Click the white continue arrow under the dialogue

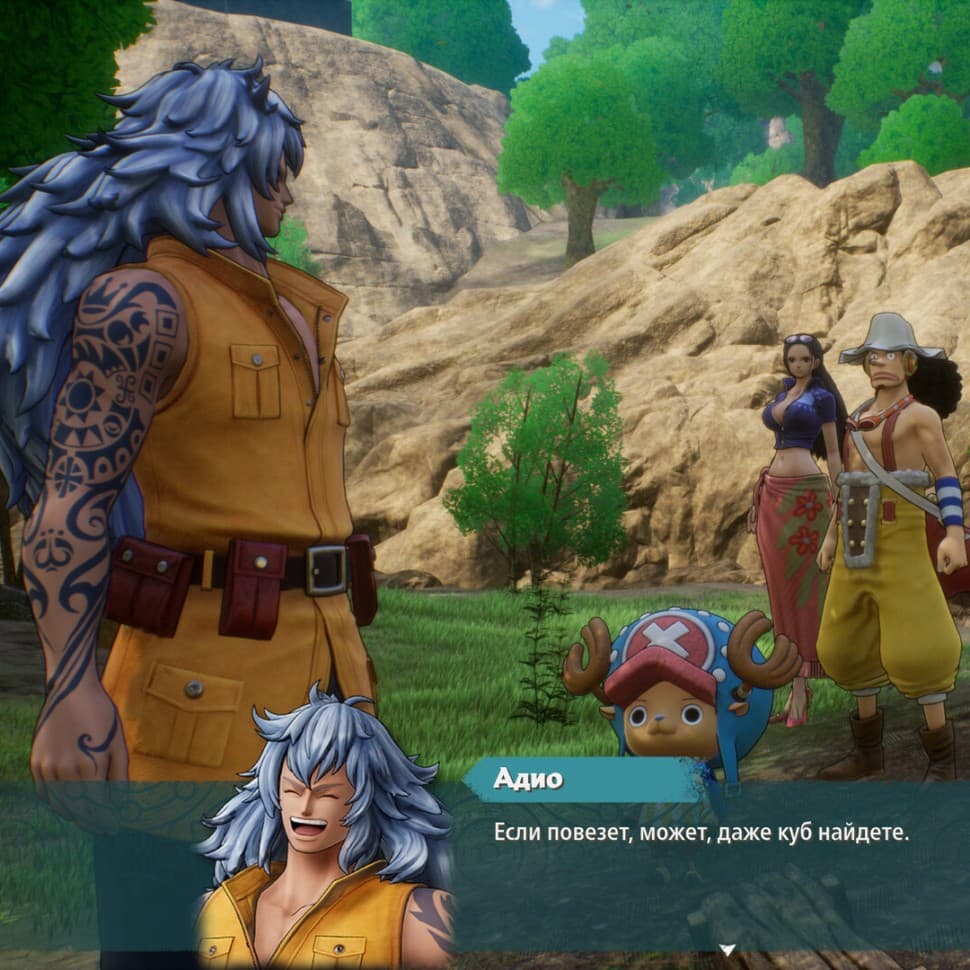728,949
